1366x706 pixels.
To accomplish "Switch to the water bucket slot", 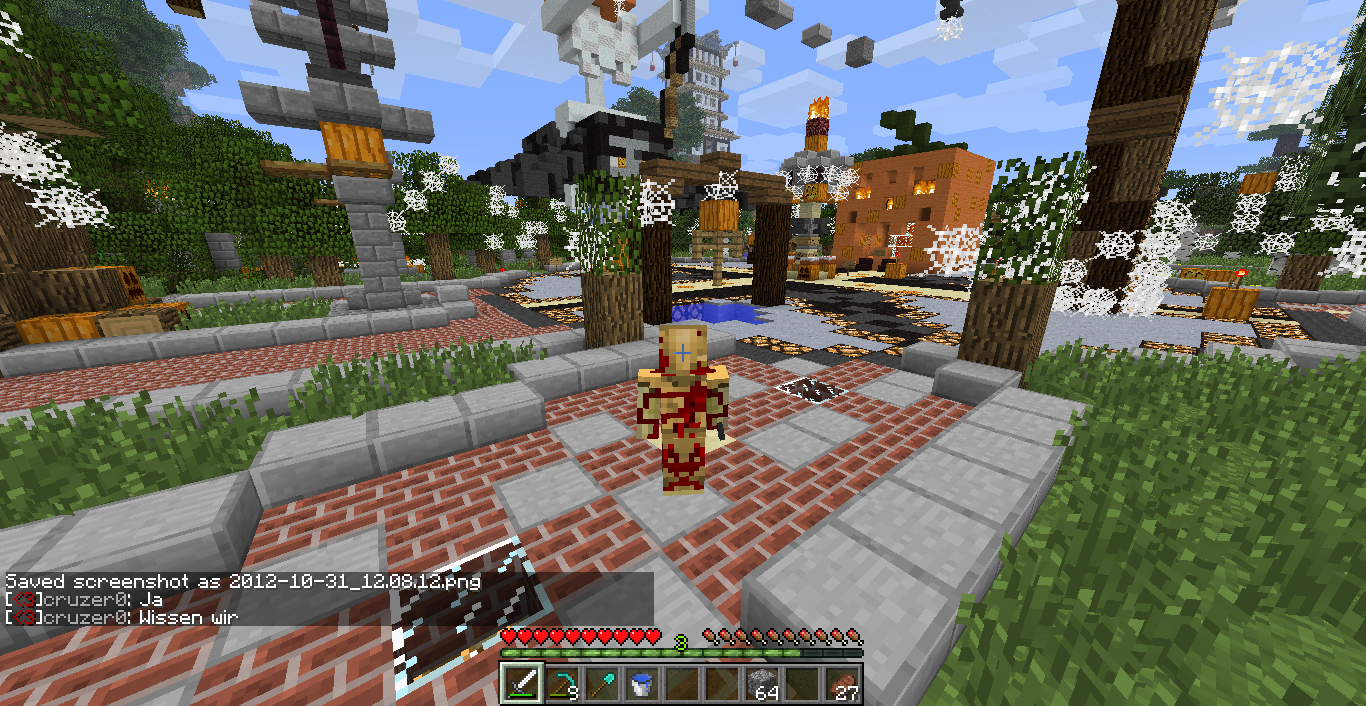I will pyautogui.click(x=642, y=684).
